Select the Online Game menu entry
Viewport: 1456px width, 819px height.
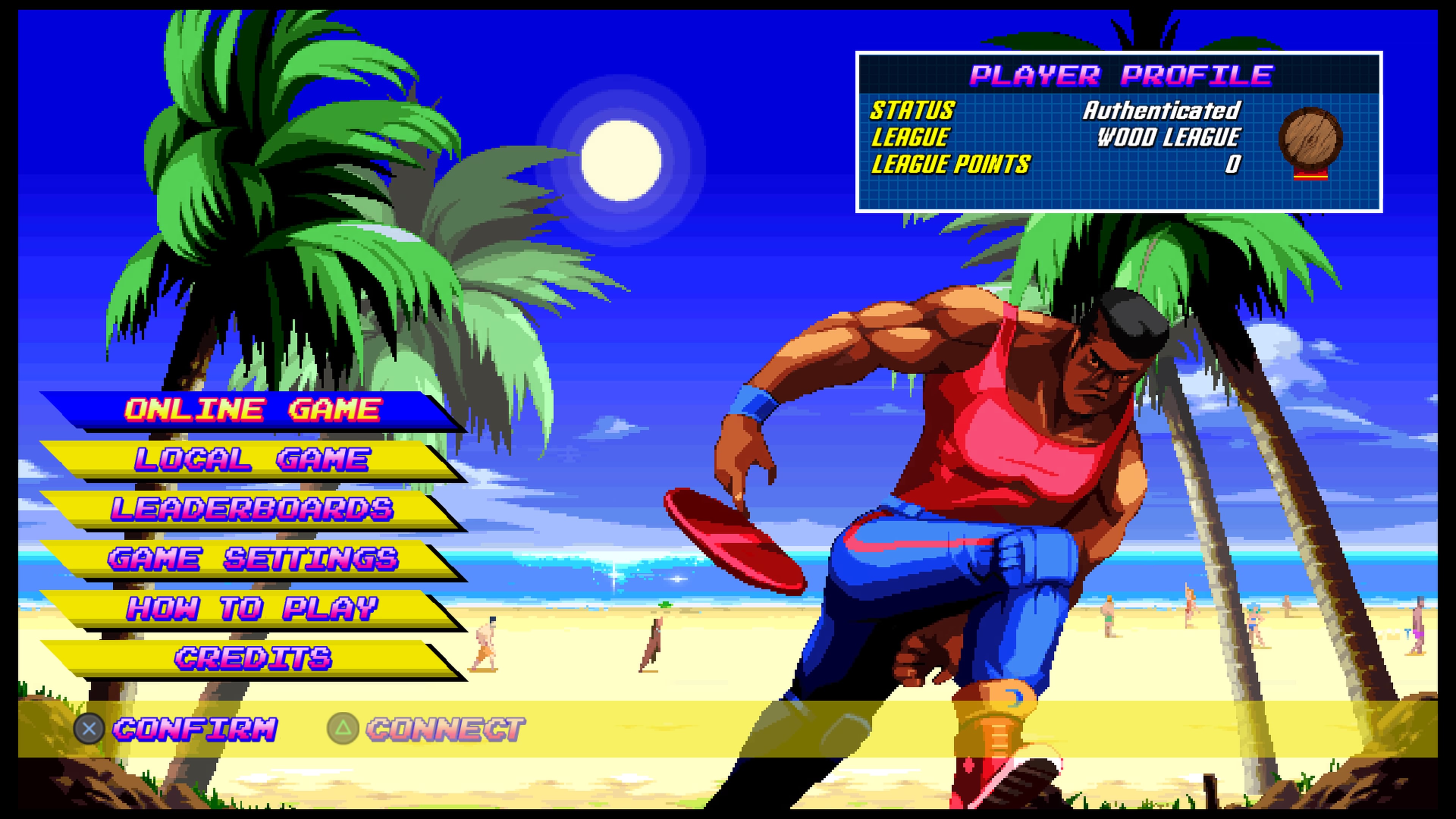pyautogui.click(x=252, y=410)
